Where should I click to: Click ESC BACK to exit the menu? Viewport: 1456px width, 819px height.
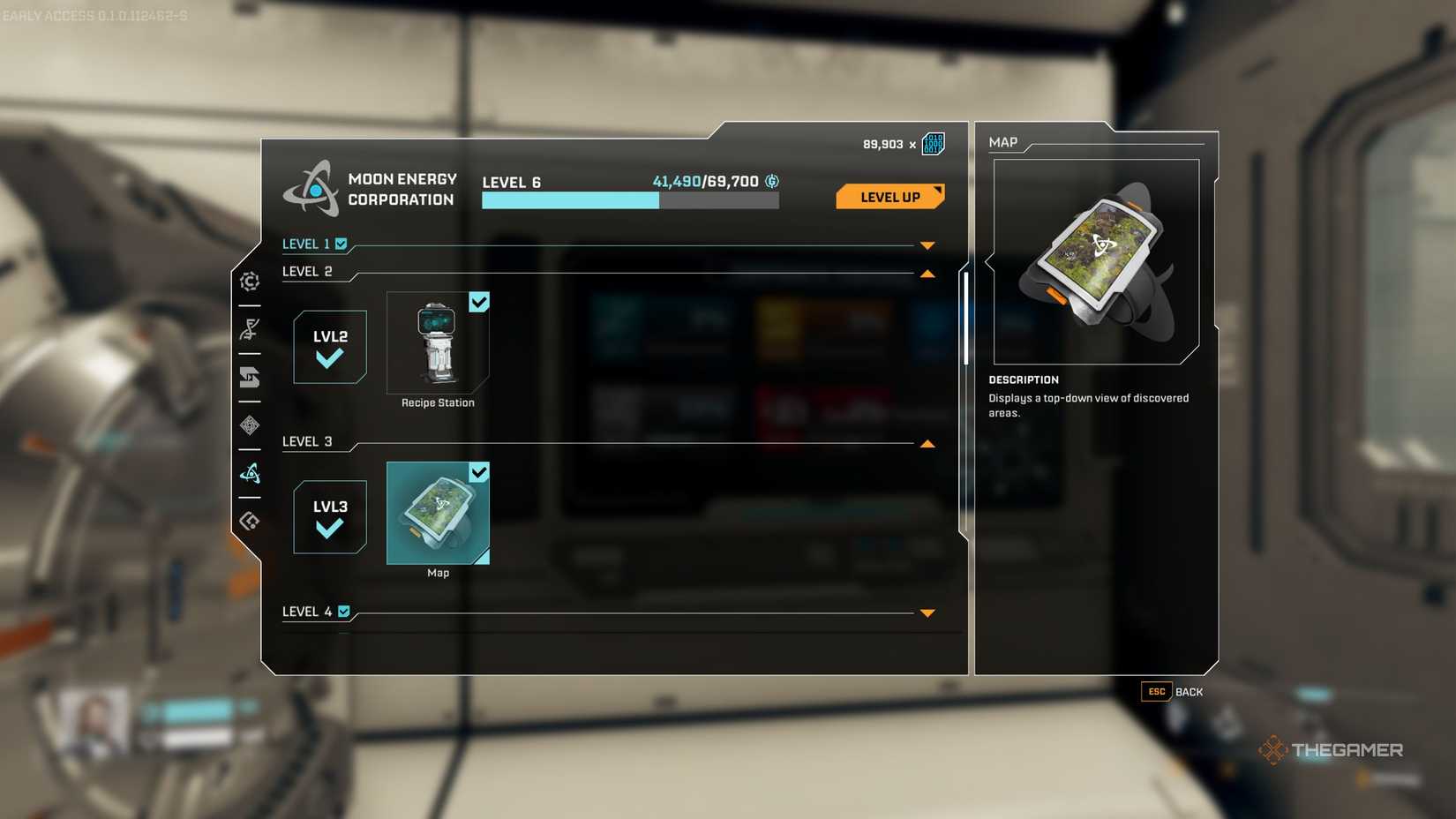coord(1171,692)
